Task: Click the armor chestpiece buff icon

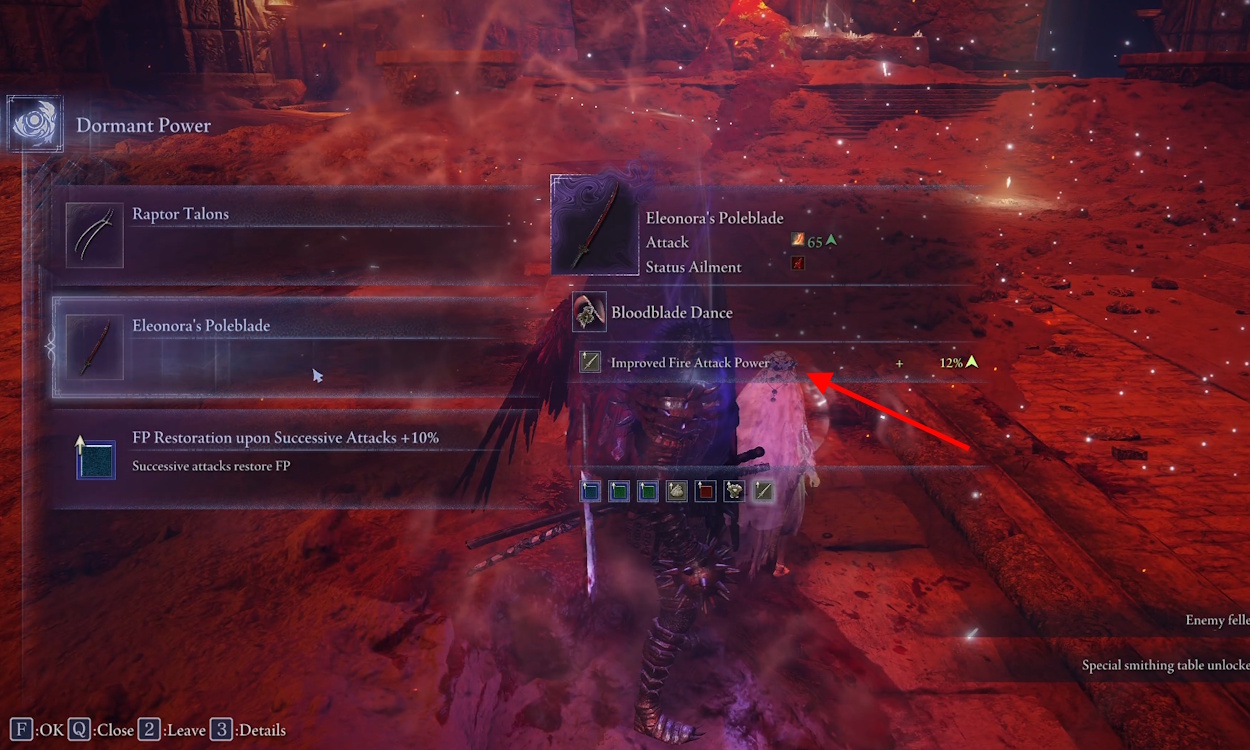Action: coord(734,491)
